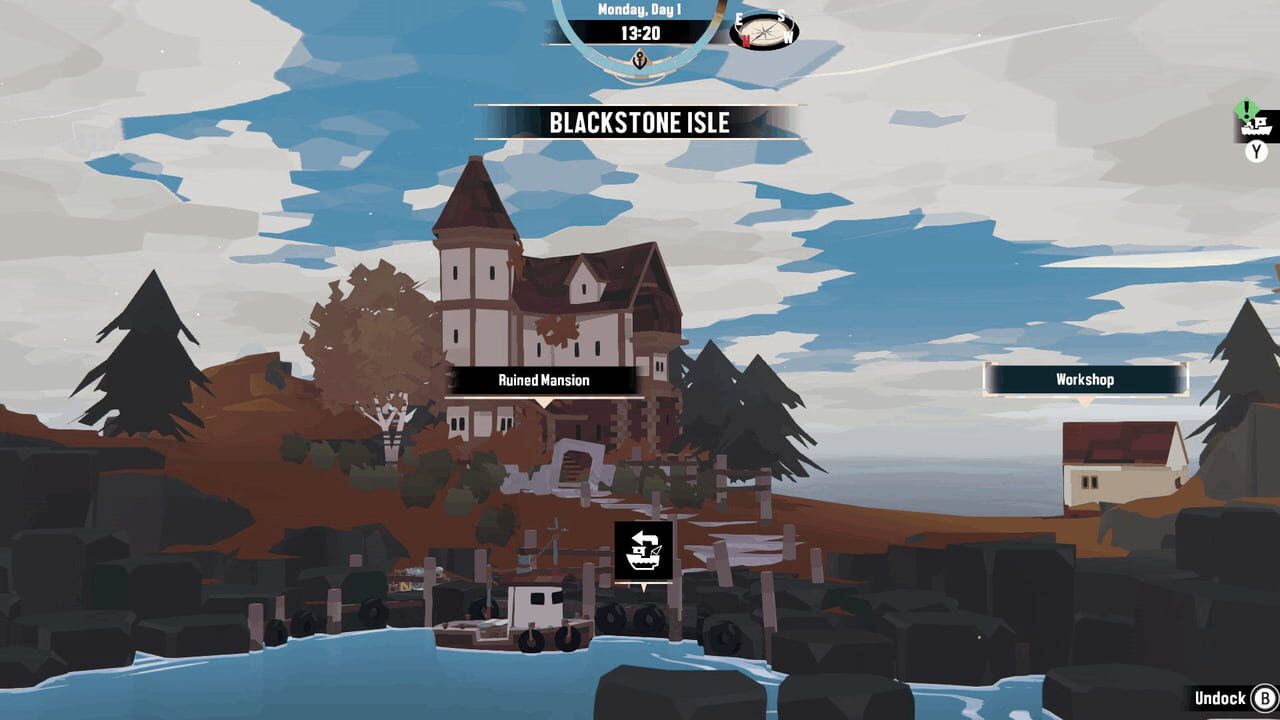Click the green exclamation mark alert

(1246, 109)
